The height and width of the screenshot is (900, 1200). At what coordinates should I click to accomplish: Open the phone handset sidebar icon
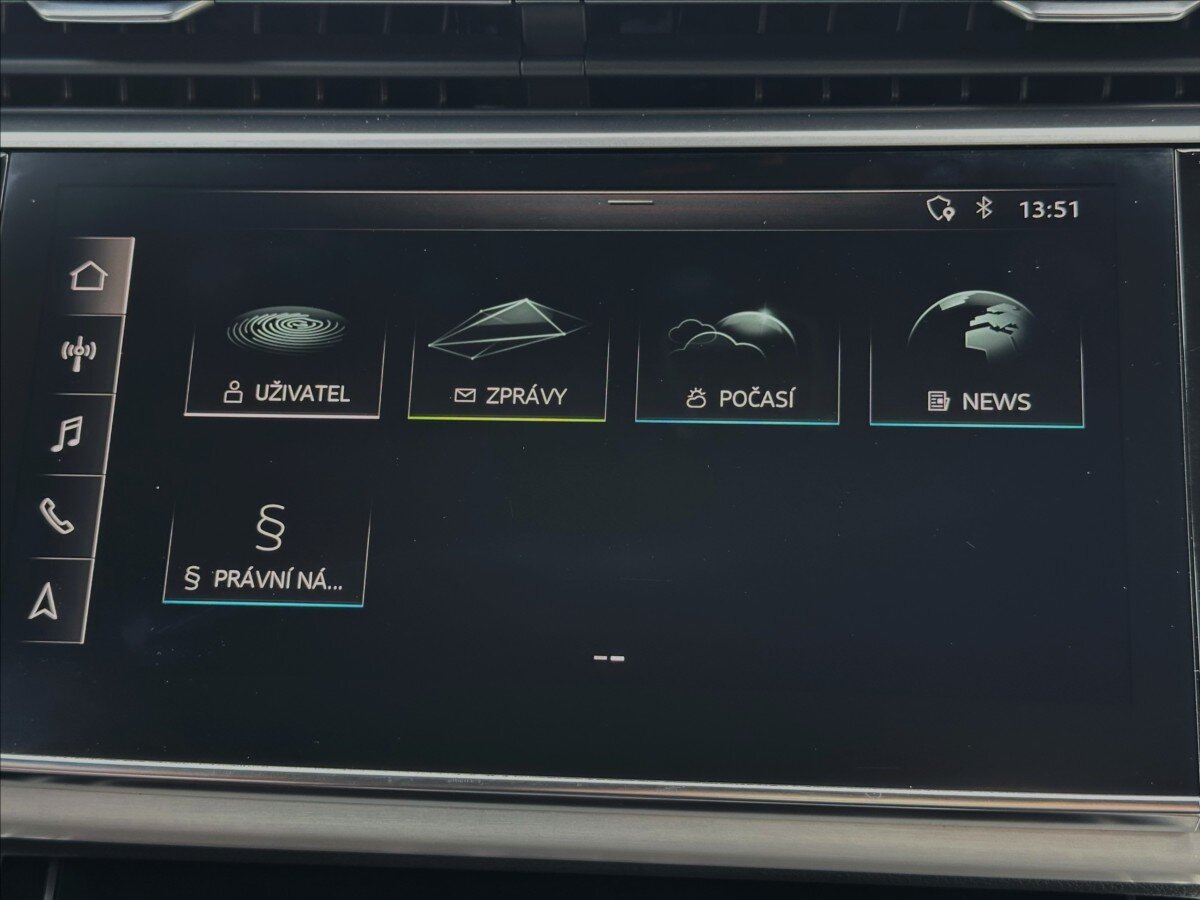pyautogui.click(x=57, y=516)
